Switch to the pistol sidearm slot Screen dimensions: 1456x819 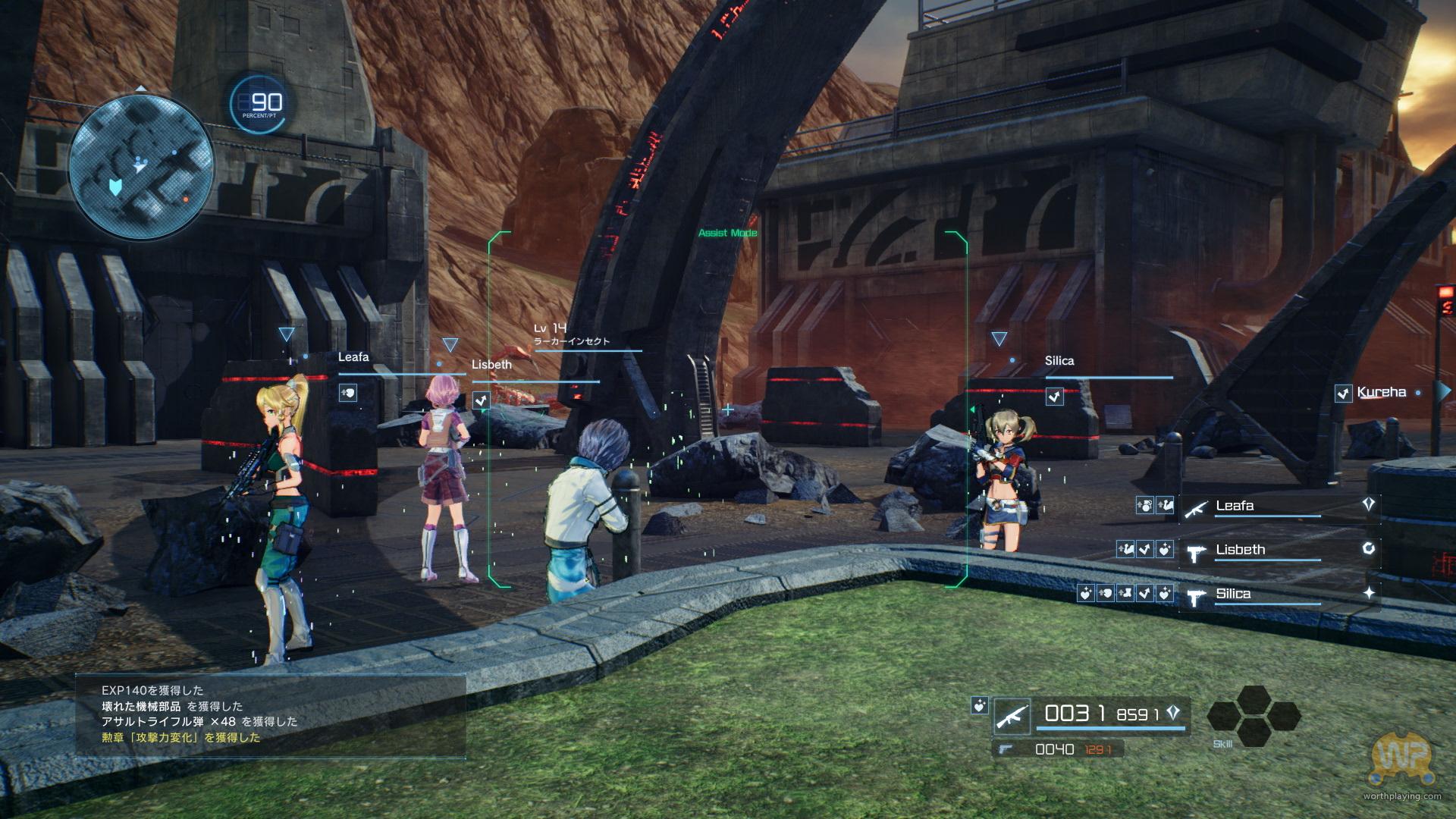click(x=1006, y=749)
